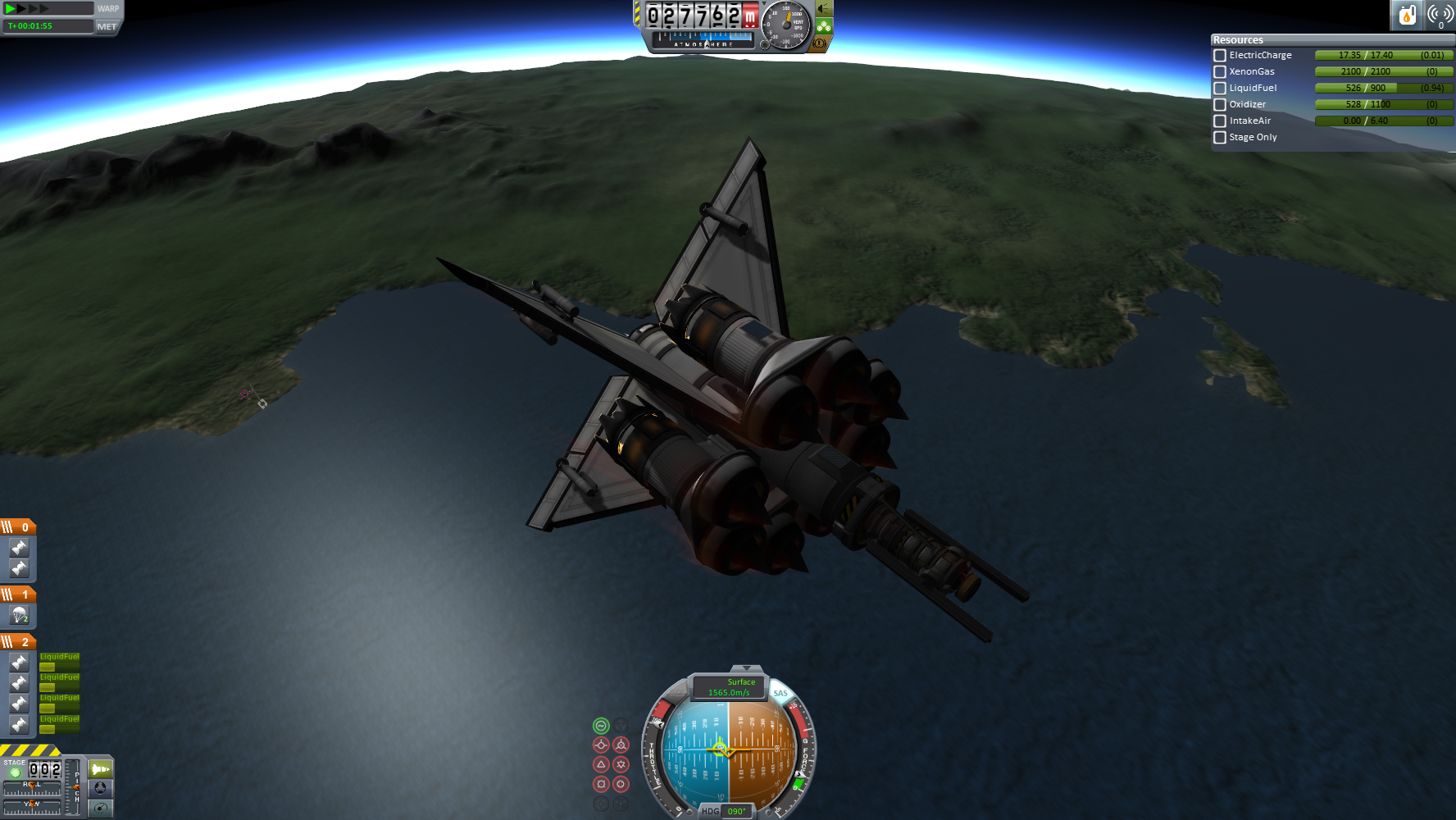
Task: Click the MET mission time toggle
Action: 107,26
